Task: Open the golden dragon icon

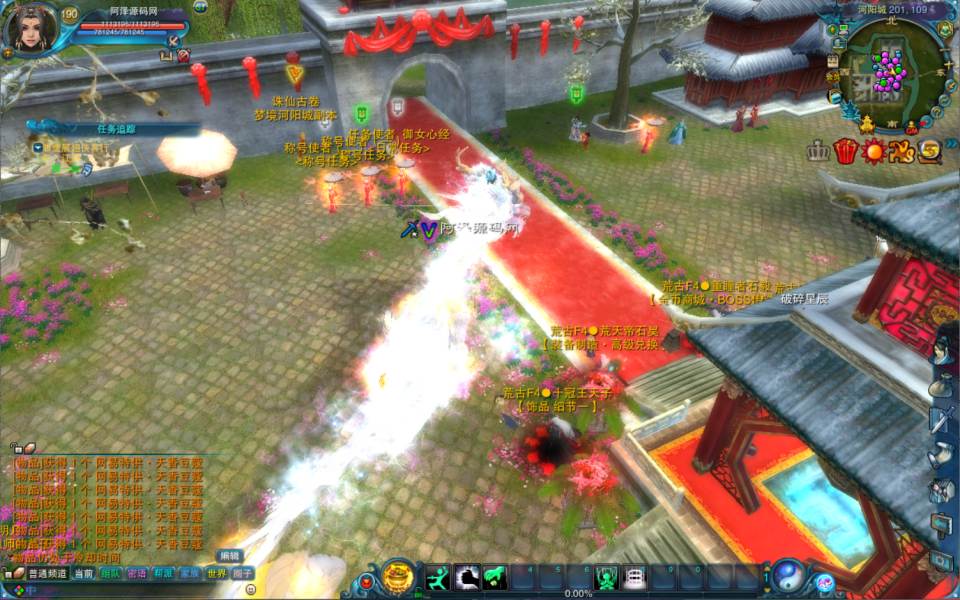Action: 901,152
